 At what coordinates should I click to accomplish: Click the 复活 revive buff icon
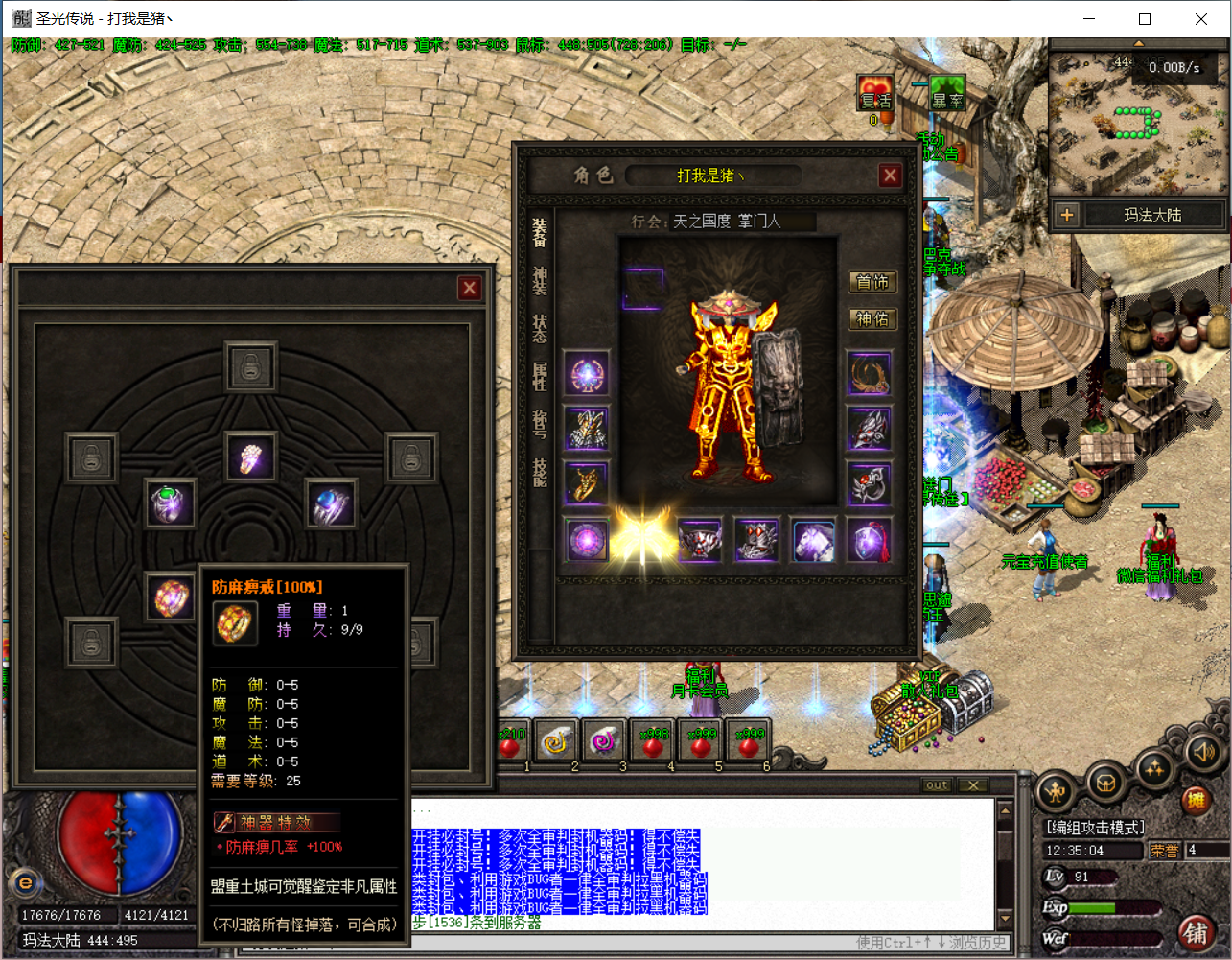click(x=874, y=95)
